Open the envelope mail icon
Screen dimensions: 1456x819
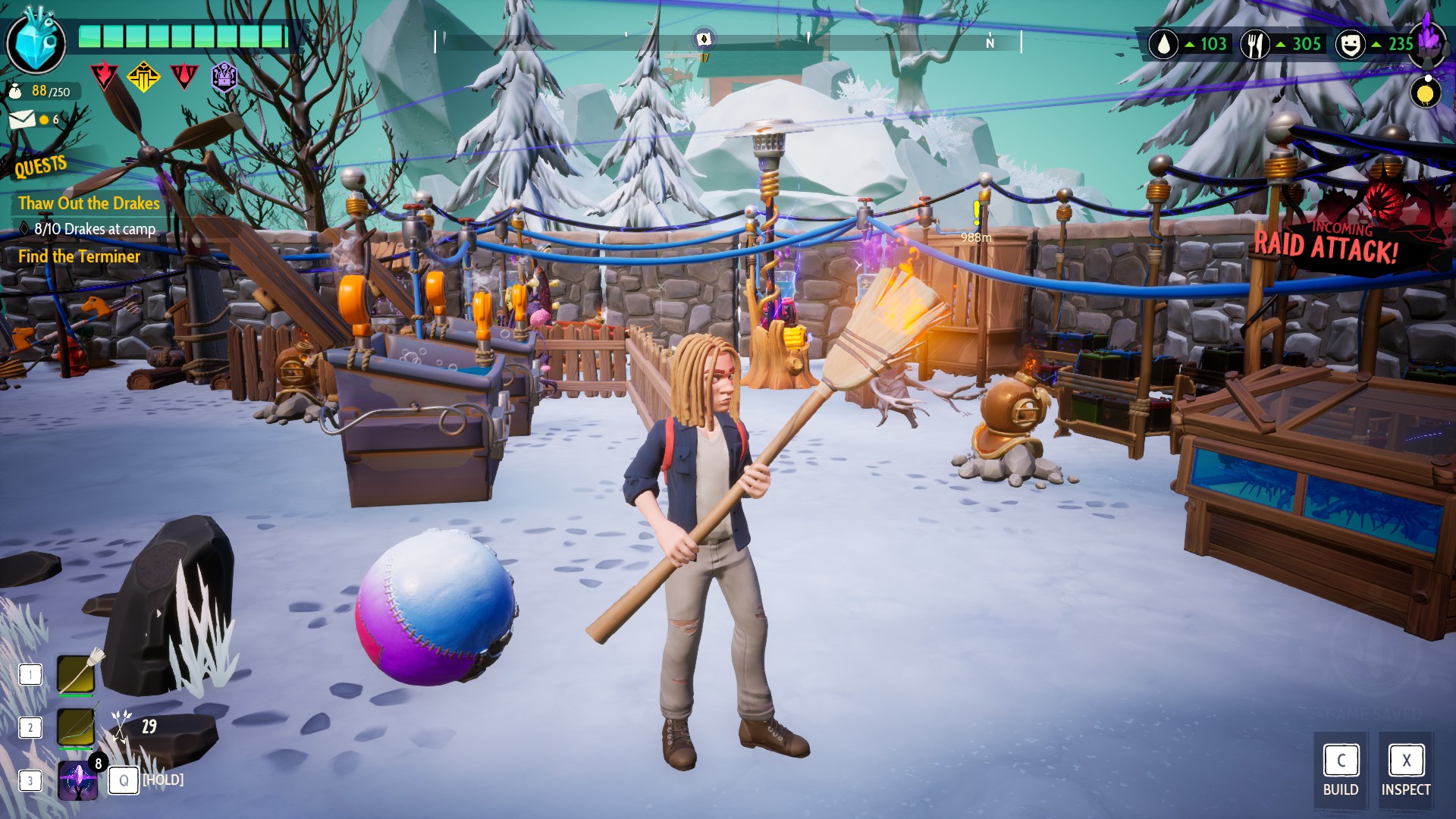point(22,119)
